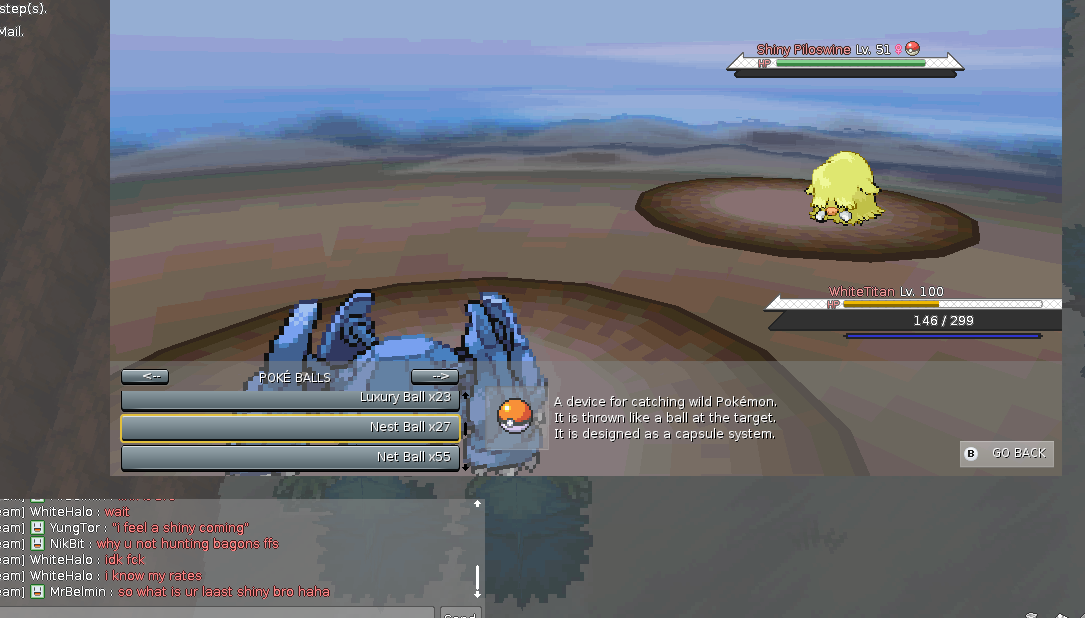Focus the chat message input field
The height and width of the screenshot is (618, 1085).
(x=215, y=613)
